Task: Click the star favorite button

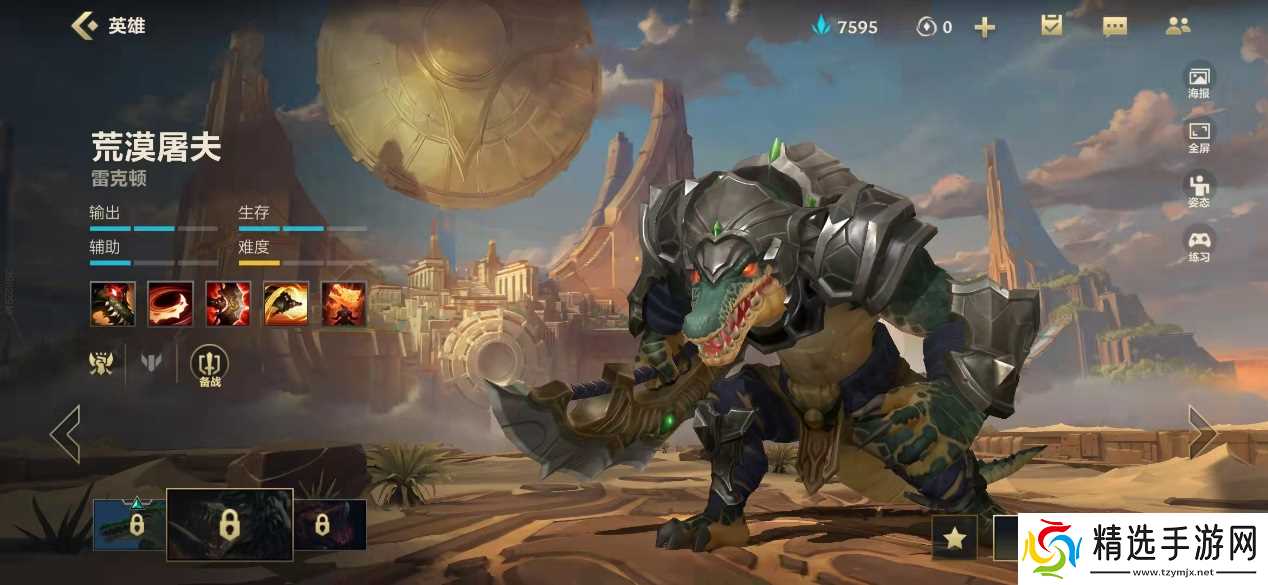Action: pyautogui.click(x=954, y=539)
